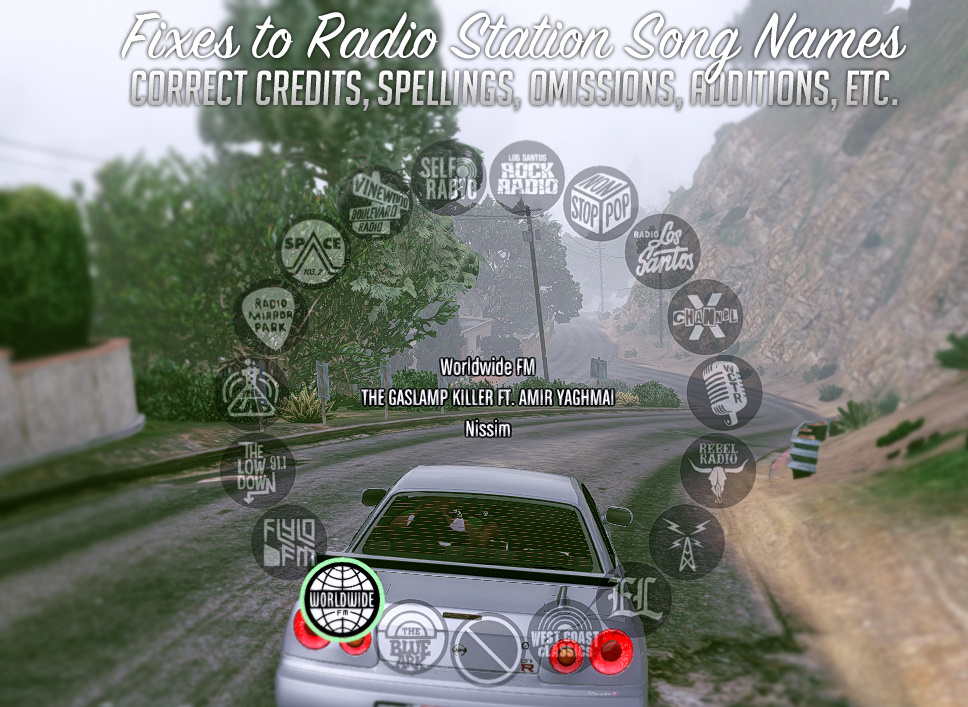The image size is (968, 707).
Task: Tune to FlyLo FM
Action: [x=289, y=542]
